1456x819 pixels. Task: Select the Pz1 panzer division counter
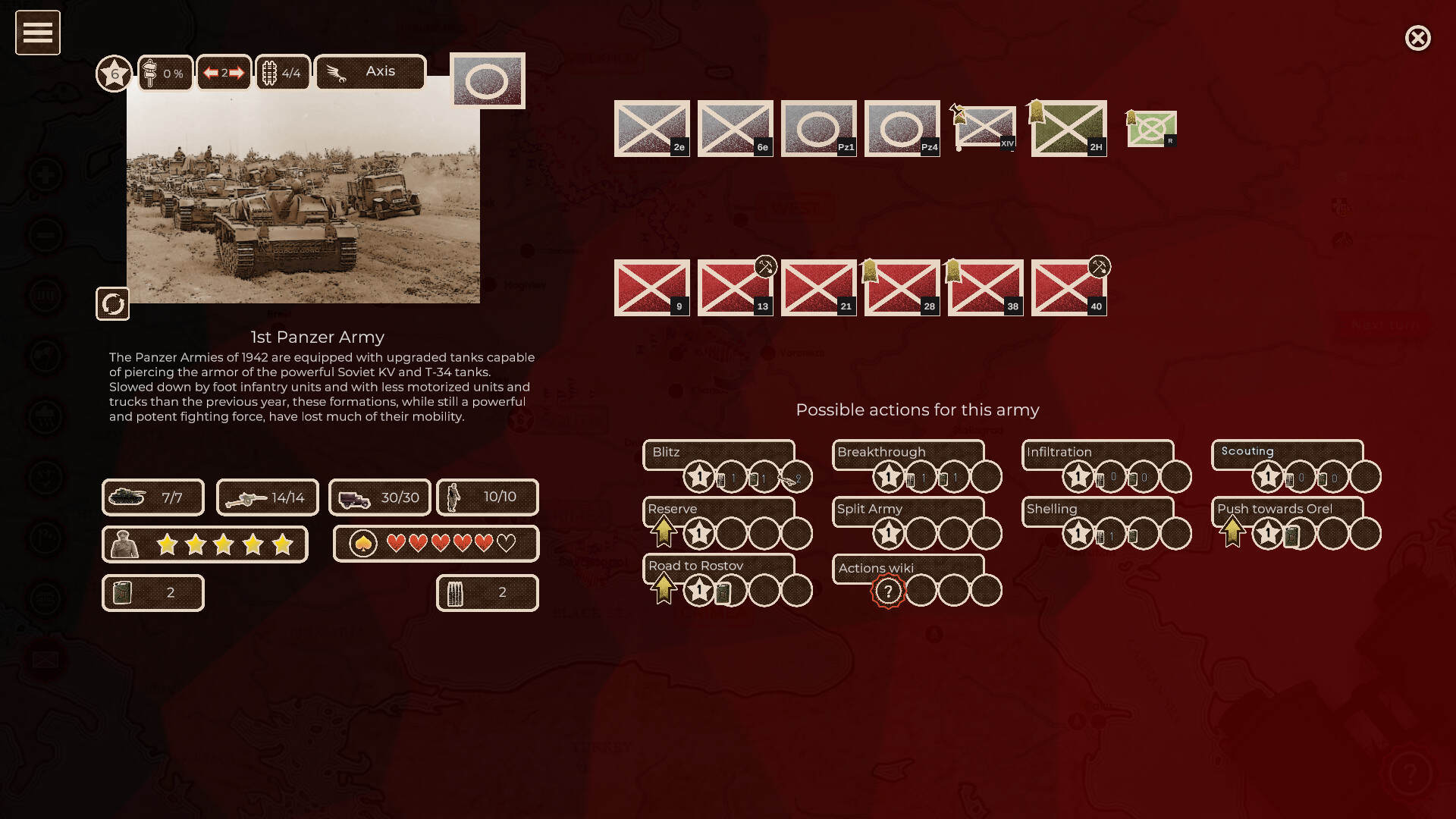tap(818, 128)
